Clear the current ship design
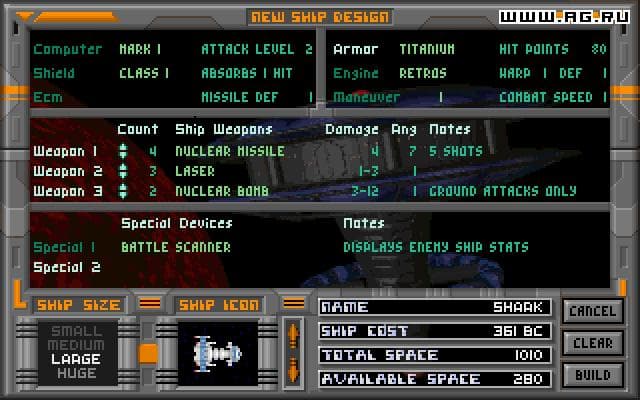Viewport: 640px width, 400px height. (593, 343)
